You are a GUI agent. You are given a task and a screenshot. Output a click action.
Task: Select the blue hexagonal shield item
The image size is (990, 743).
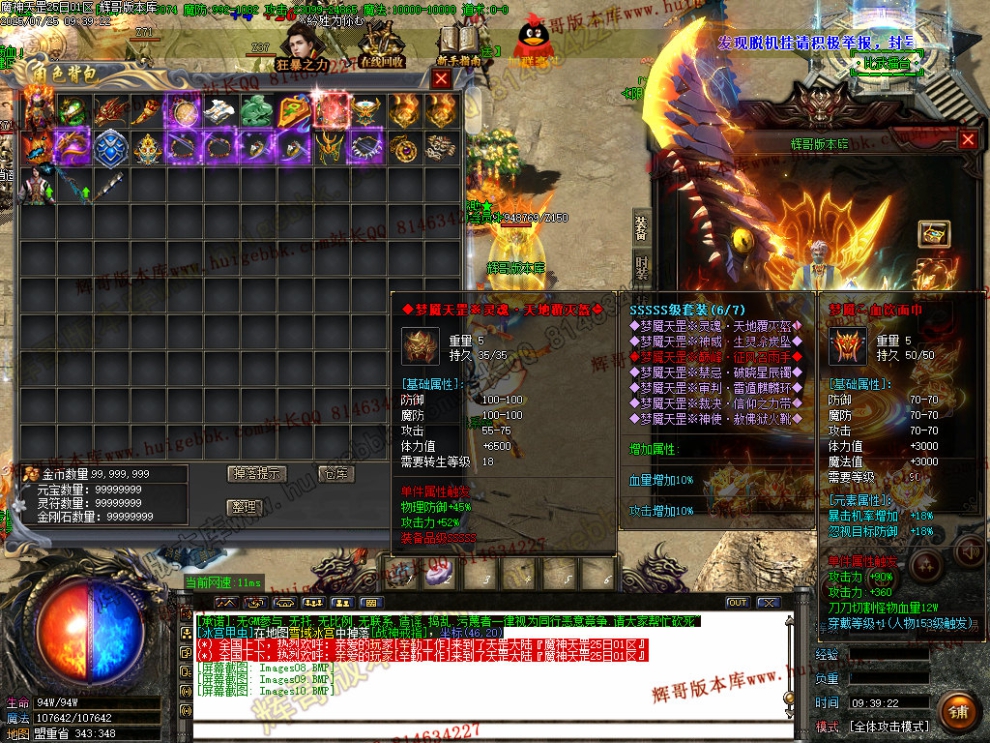point(108,148)
